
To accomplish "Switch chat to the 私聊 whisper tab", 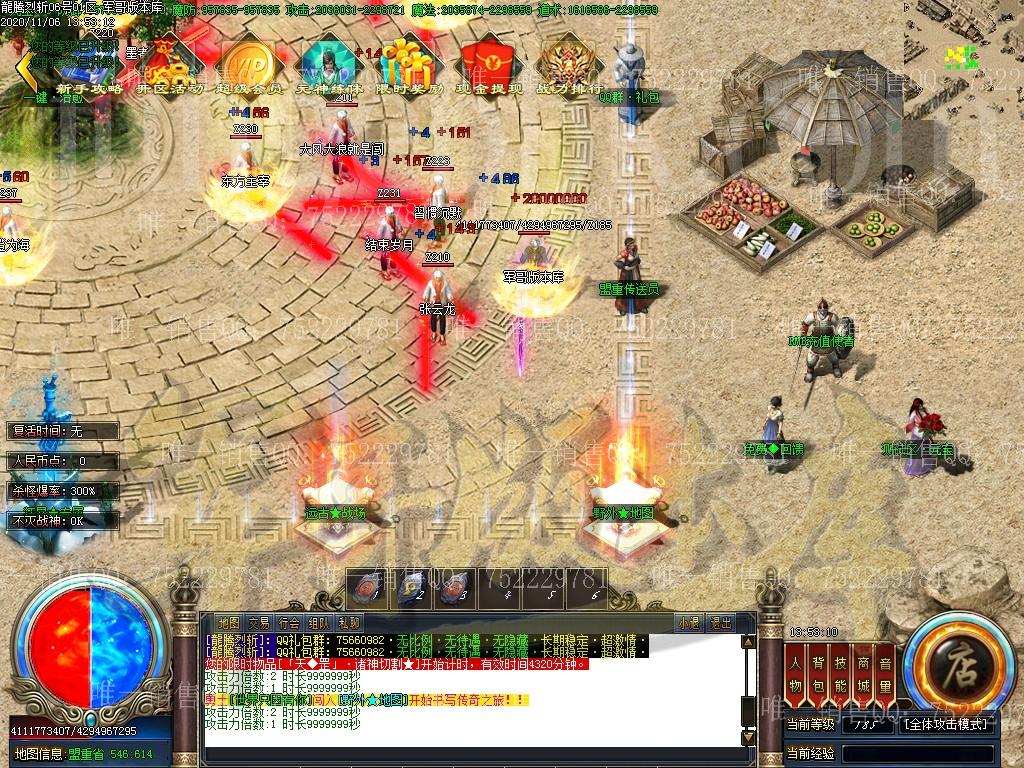I will pos(349,622).
